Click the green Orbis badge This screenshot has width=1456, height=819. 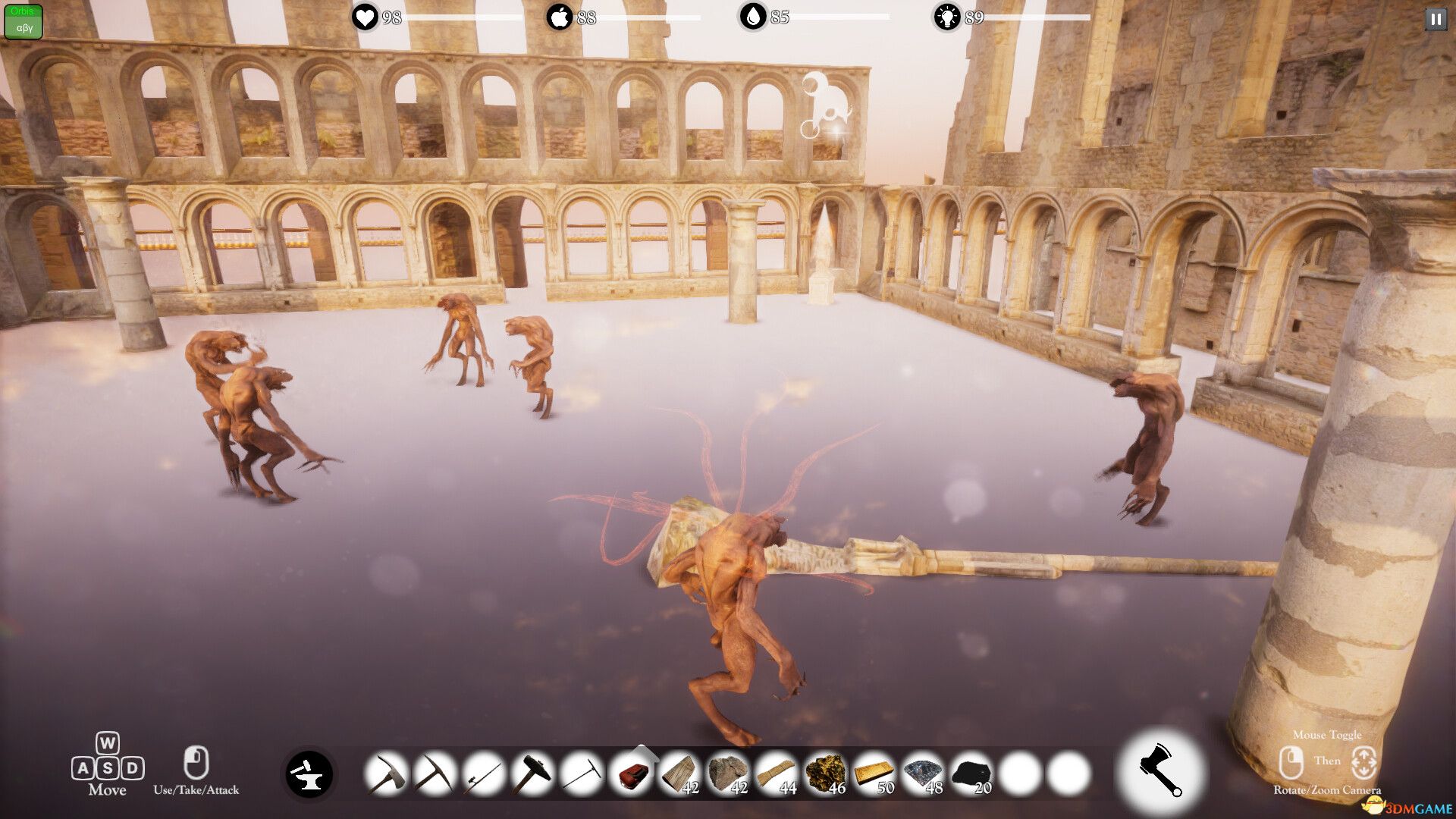pyautogui.click(x=24, y=21)
